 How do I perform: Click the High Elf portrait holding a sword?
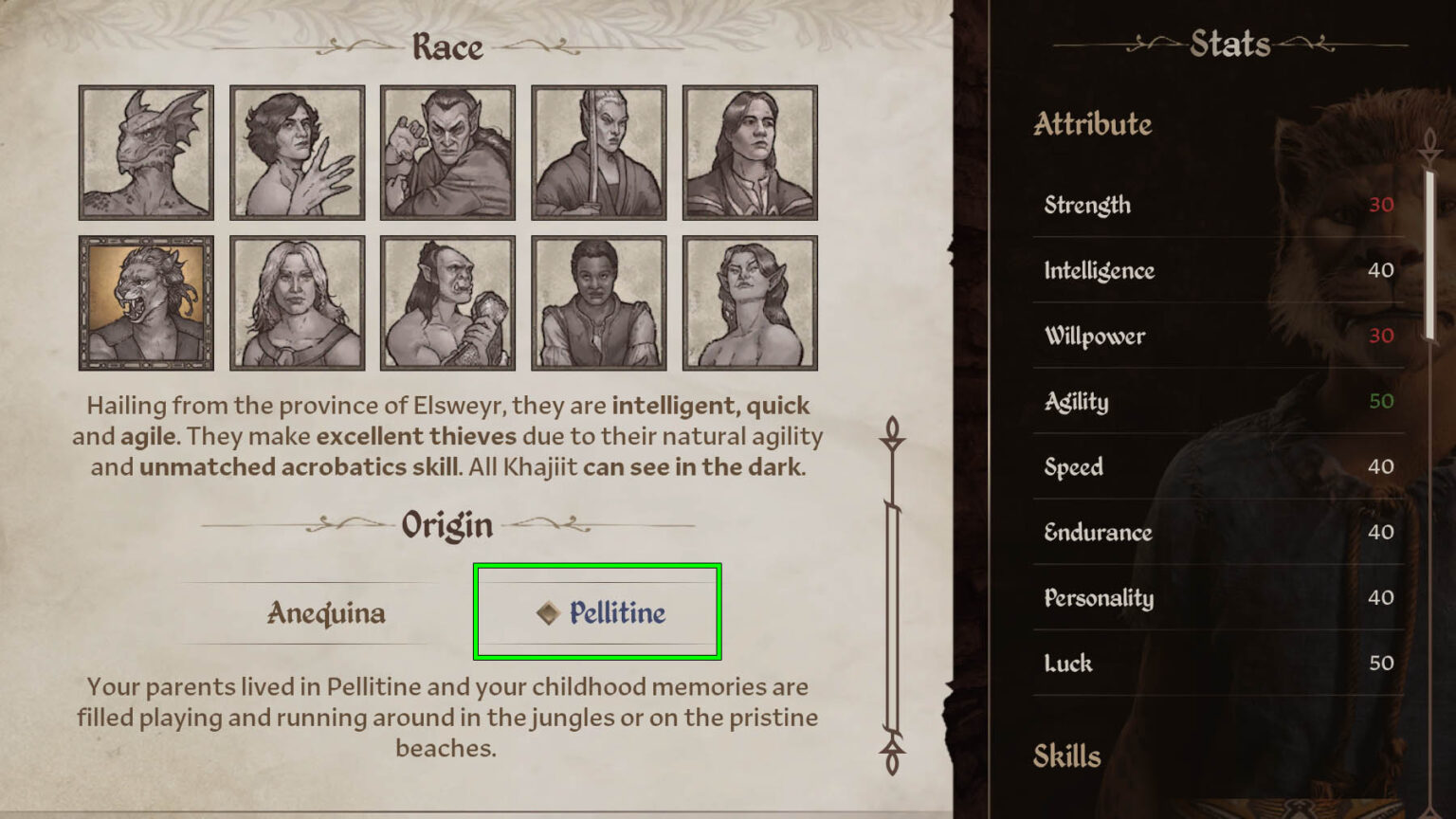pyautogui.click(x=599, y=152)
